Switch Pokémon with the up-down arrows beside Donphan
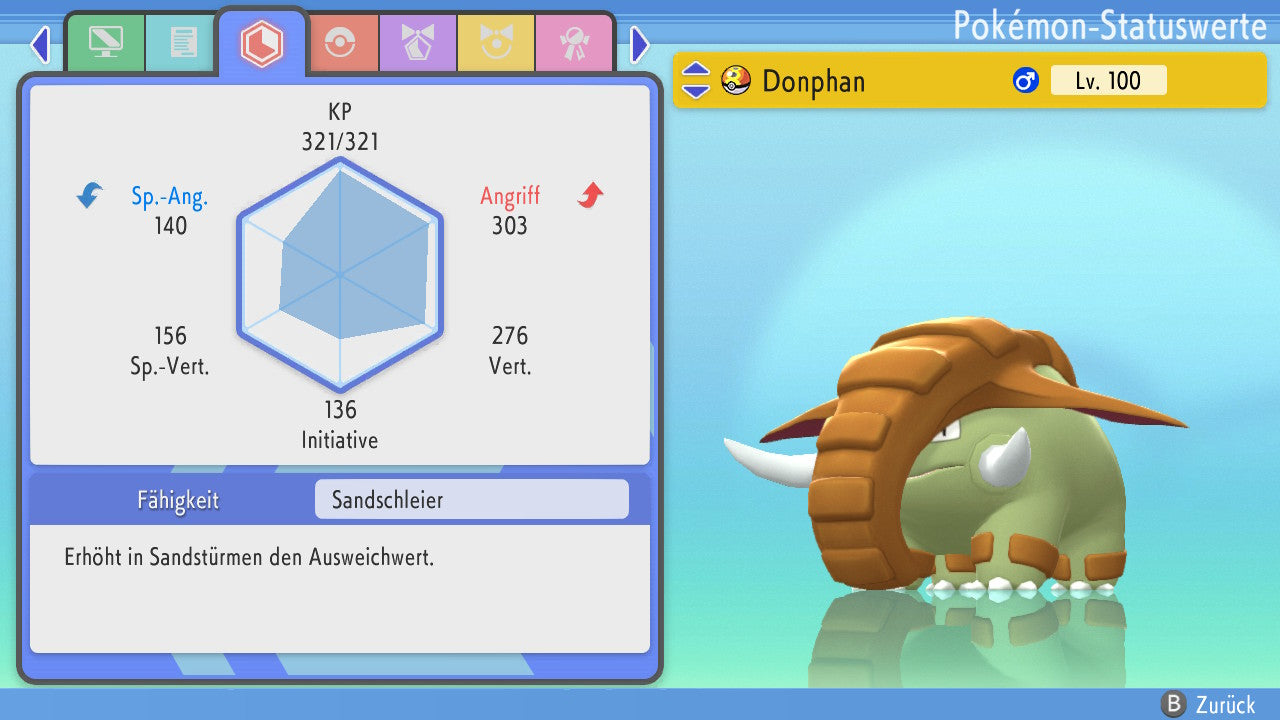Viewport: 1280px width, 720px height. coord(696,80)
